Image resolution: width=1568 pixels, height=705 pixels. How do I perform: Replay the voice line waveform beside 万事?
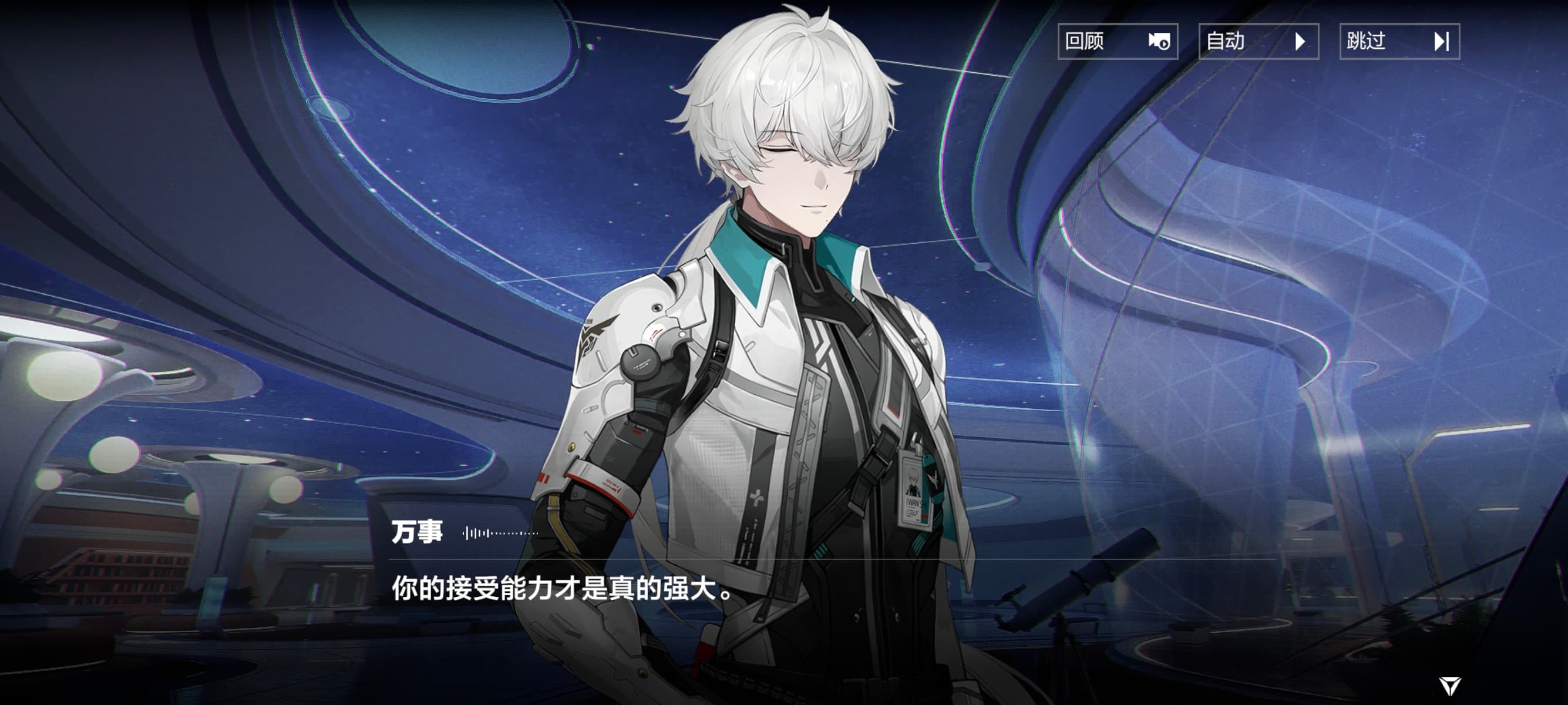pyautogui.click(x=500, y=533)
